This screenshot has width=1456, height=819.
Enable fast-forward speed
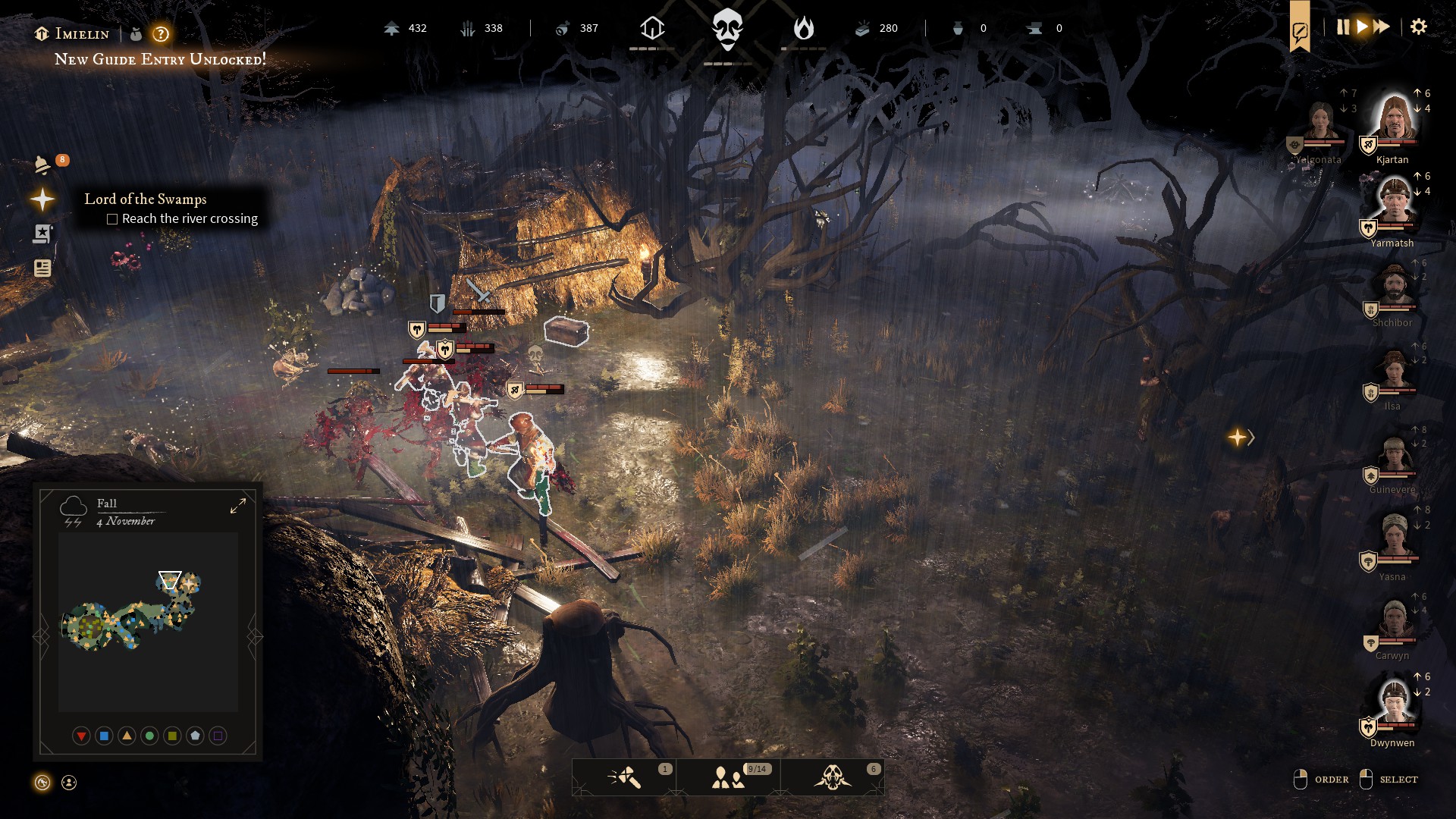pyautogui.click(x=1382, y=27)
